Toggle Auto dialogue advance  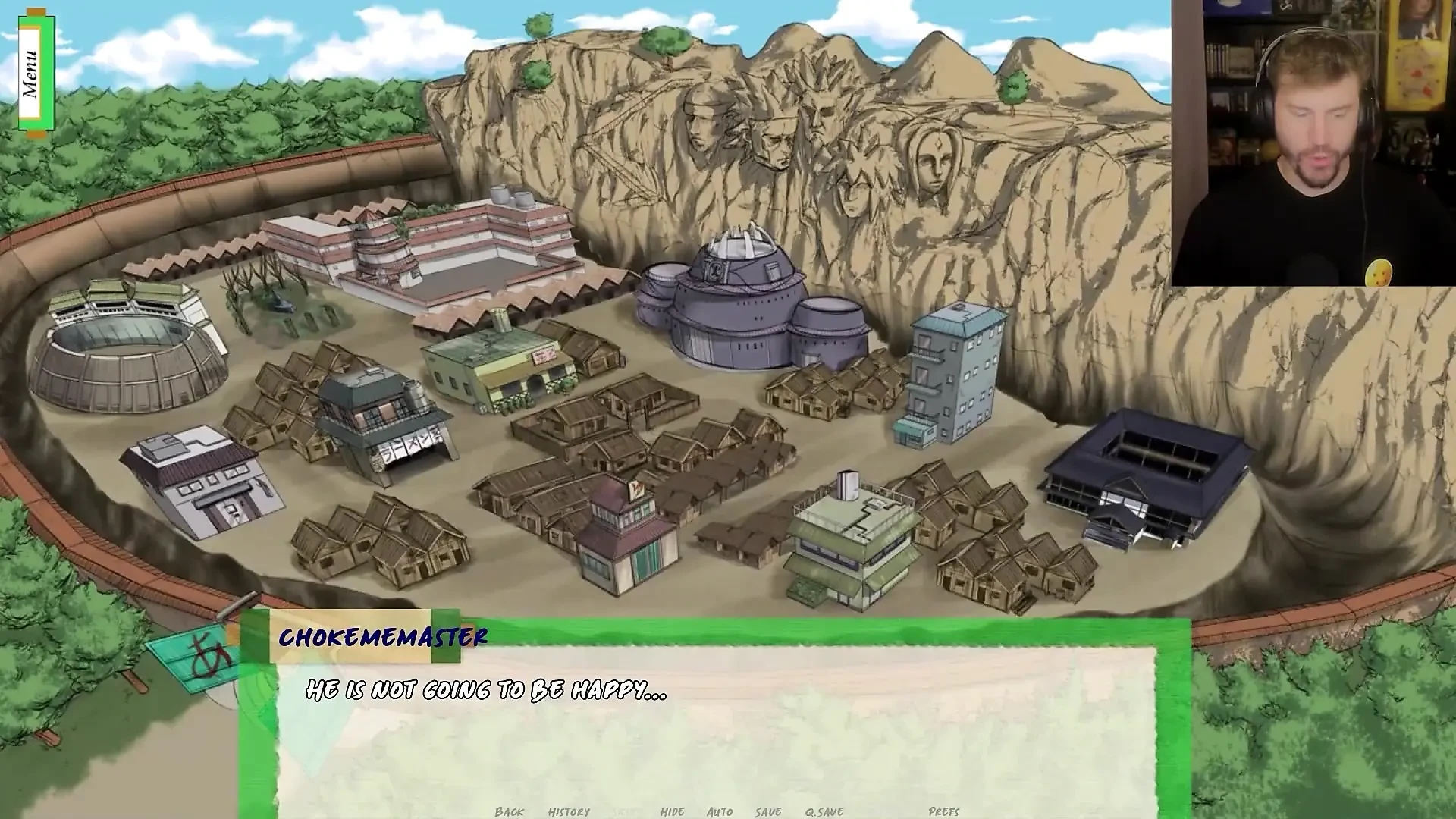(x=719, y=811)
